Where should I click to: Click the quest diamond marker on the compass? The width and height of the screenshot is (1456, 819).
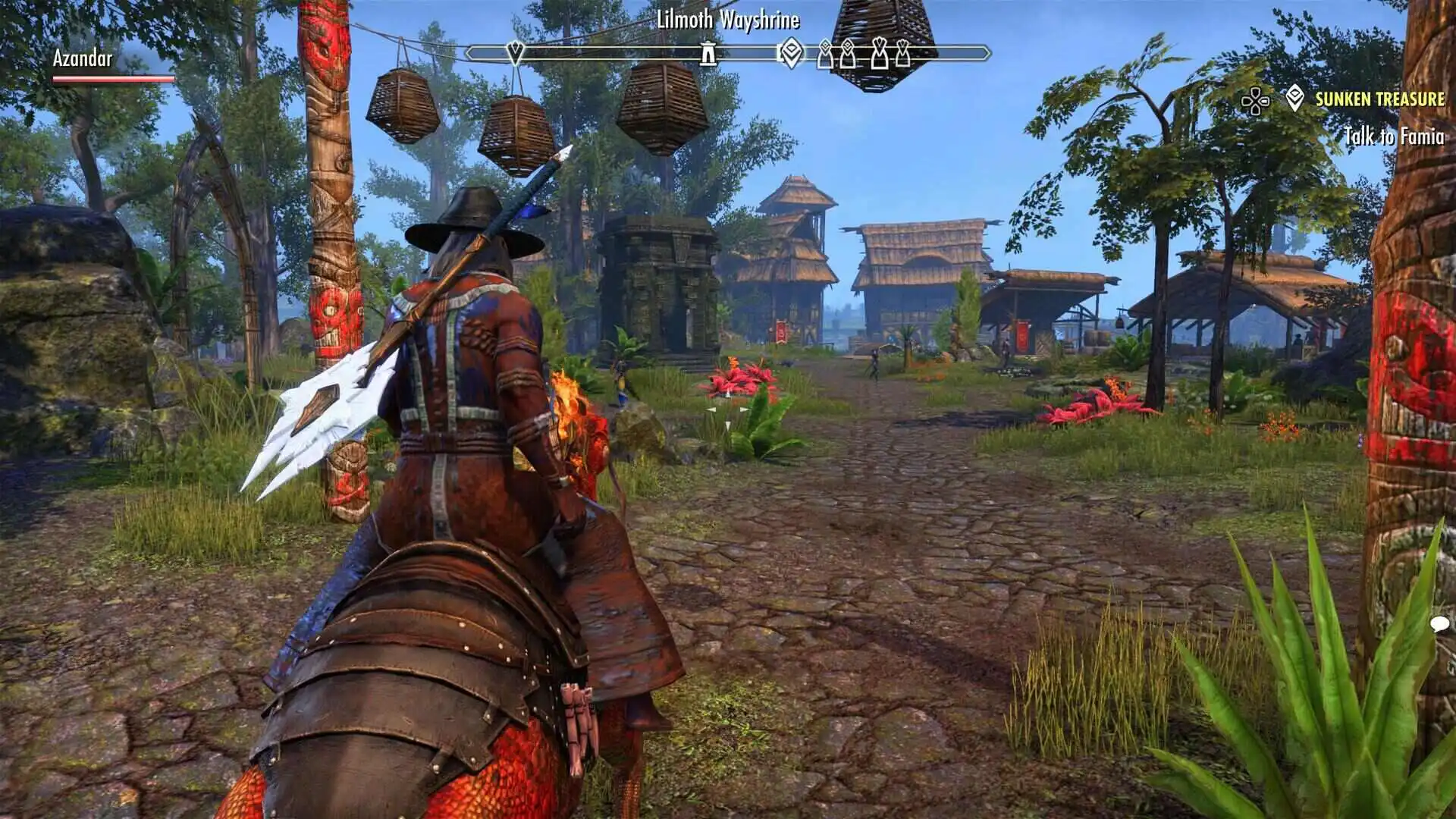point(791,53)
